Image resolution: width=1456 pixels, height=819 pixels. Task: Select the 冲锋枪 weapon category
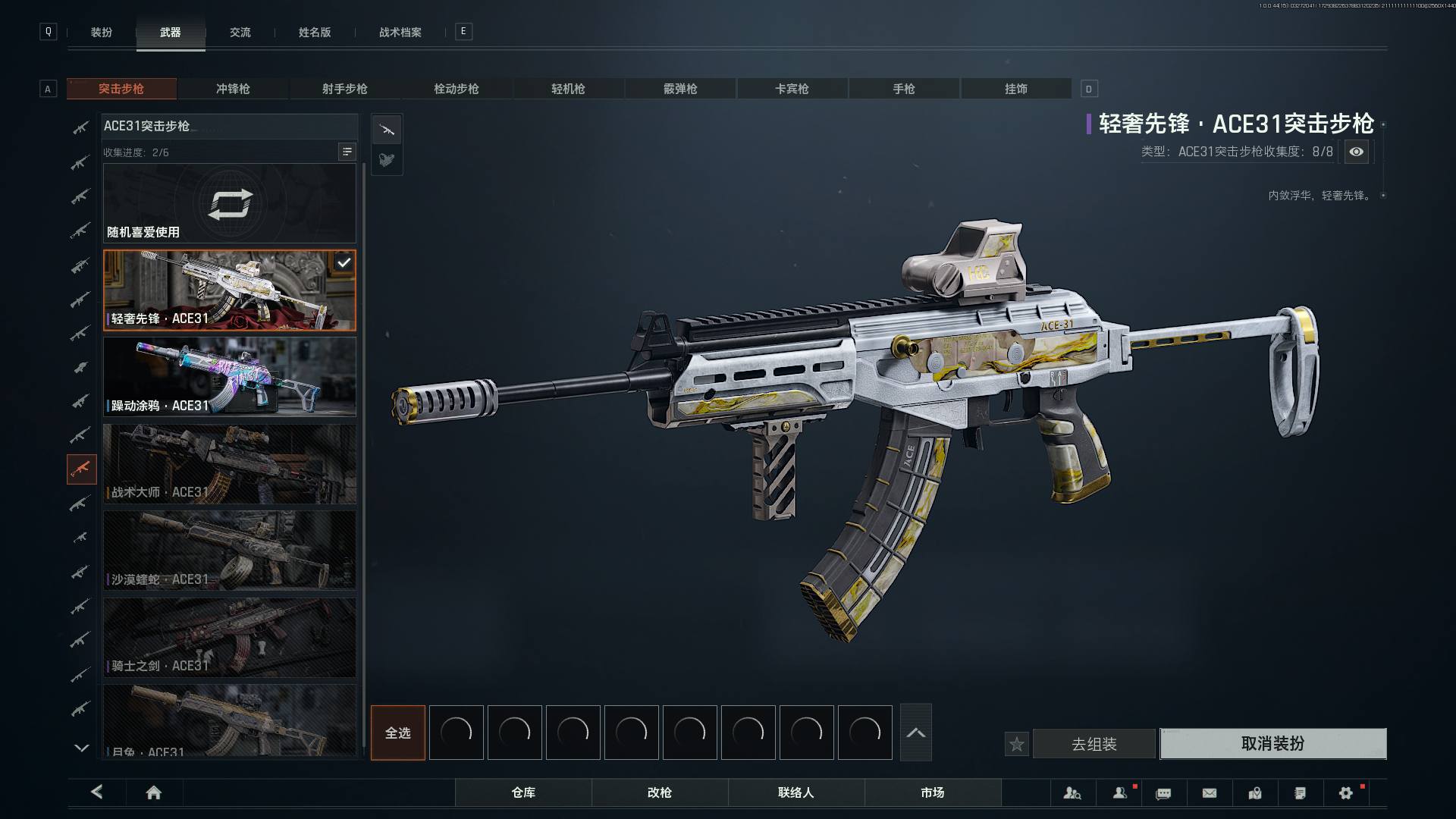[233, 89]
